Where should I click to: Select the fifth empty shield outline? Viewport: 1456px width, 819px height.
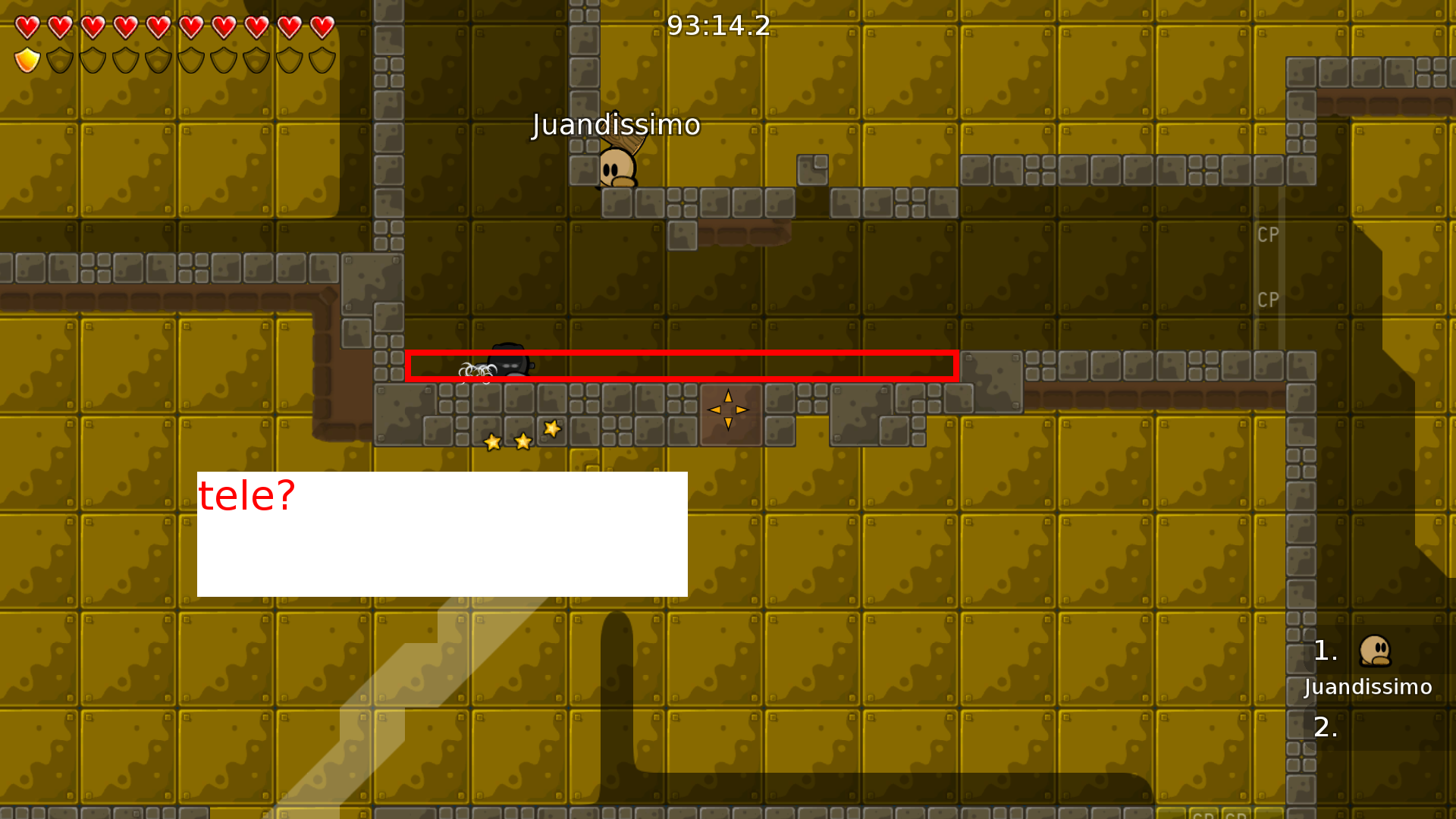pos(190,59)
